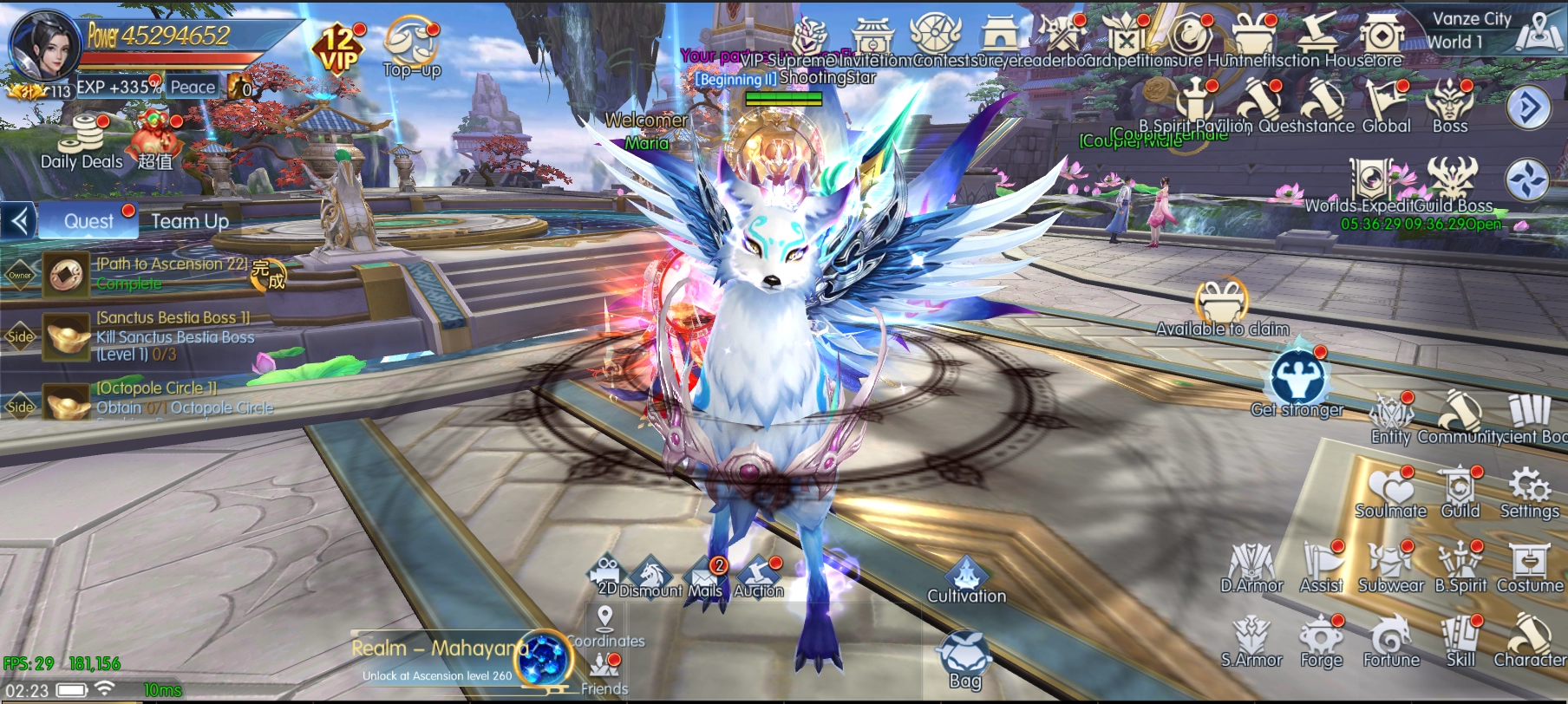Switch to the Team Up tab
The image size is (1568, 704).
coord(190,221)
